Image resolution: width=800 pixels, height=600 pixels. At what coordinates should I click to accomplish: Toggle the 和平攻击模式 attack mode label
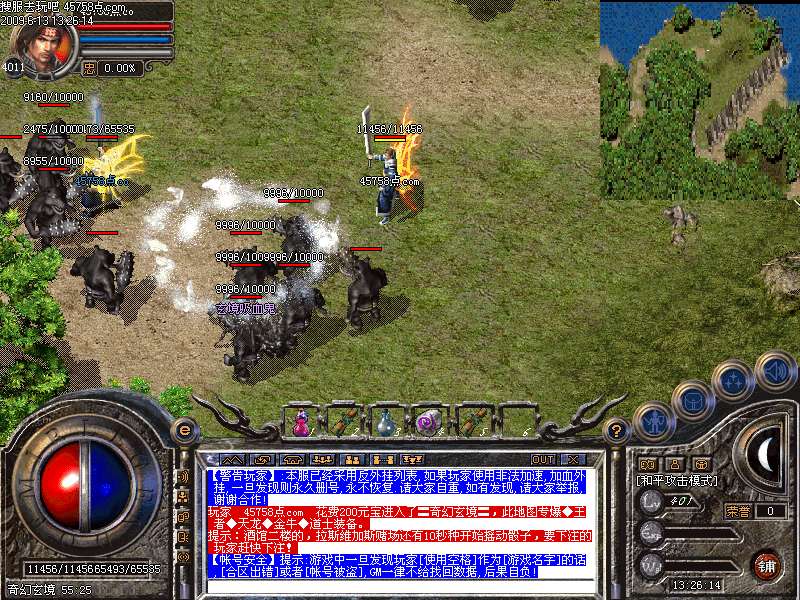[678, 481]
